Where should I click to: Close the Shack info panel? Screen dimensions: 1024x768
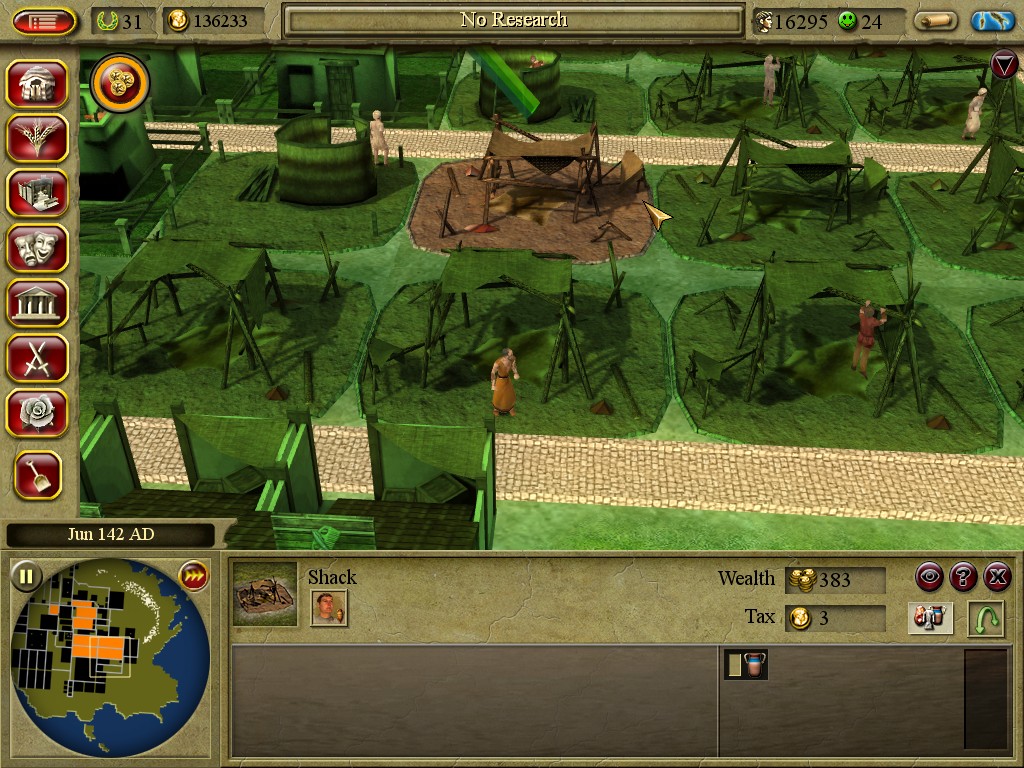[997, 576]
